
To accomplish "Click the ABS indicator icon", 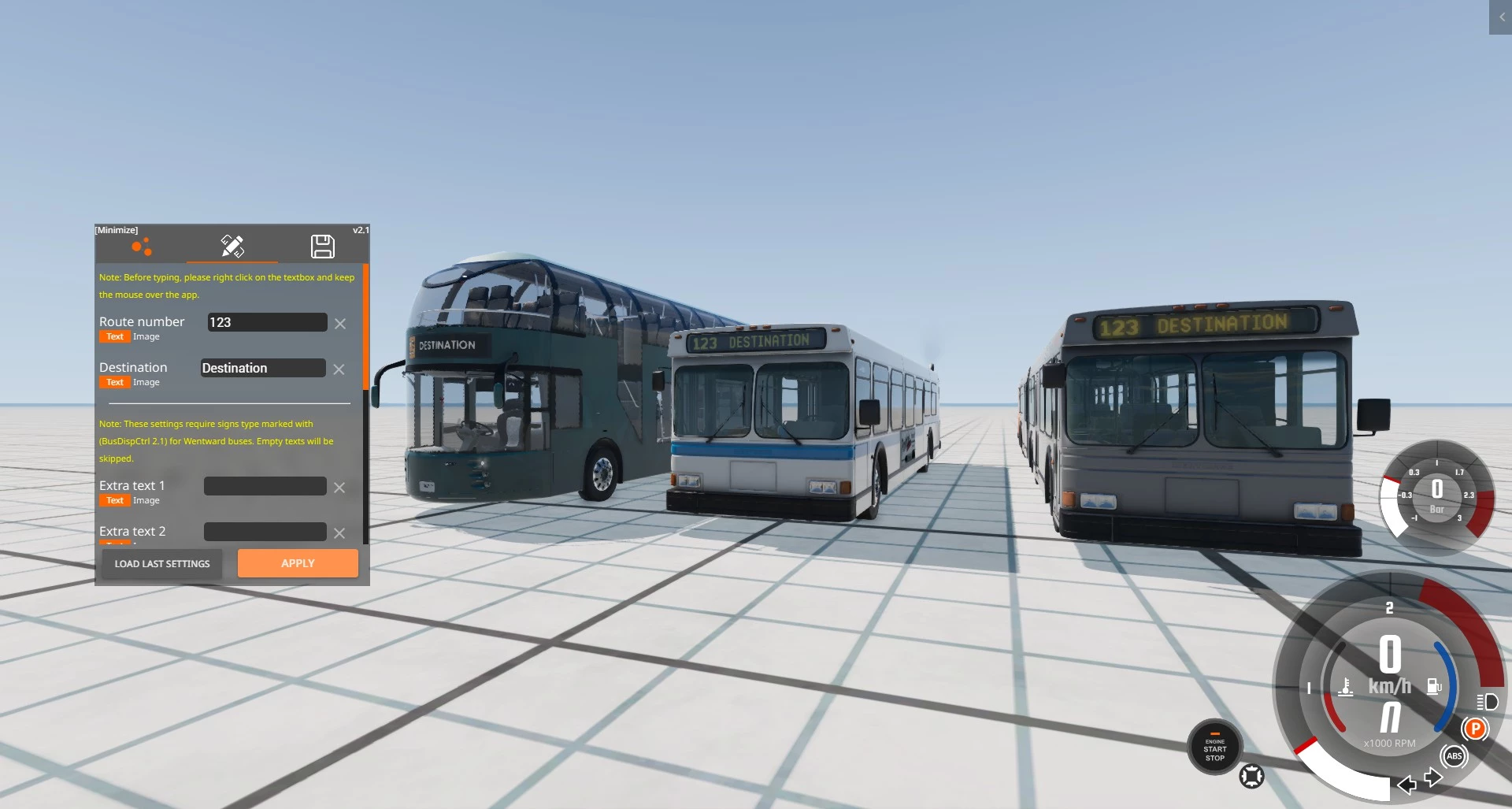I will 1454,757.
